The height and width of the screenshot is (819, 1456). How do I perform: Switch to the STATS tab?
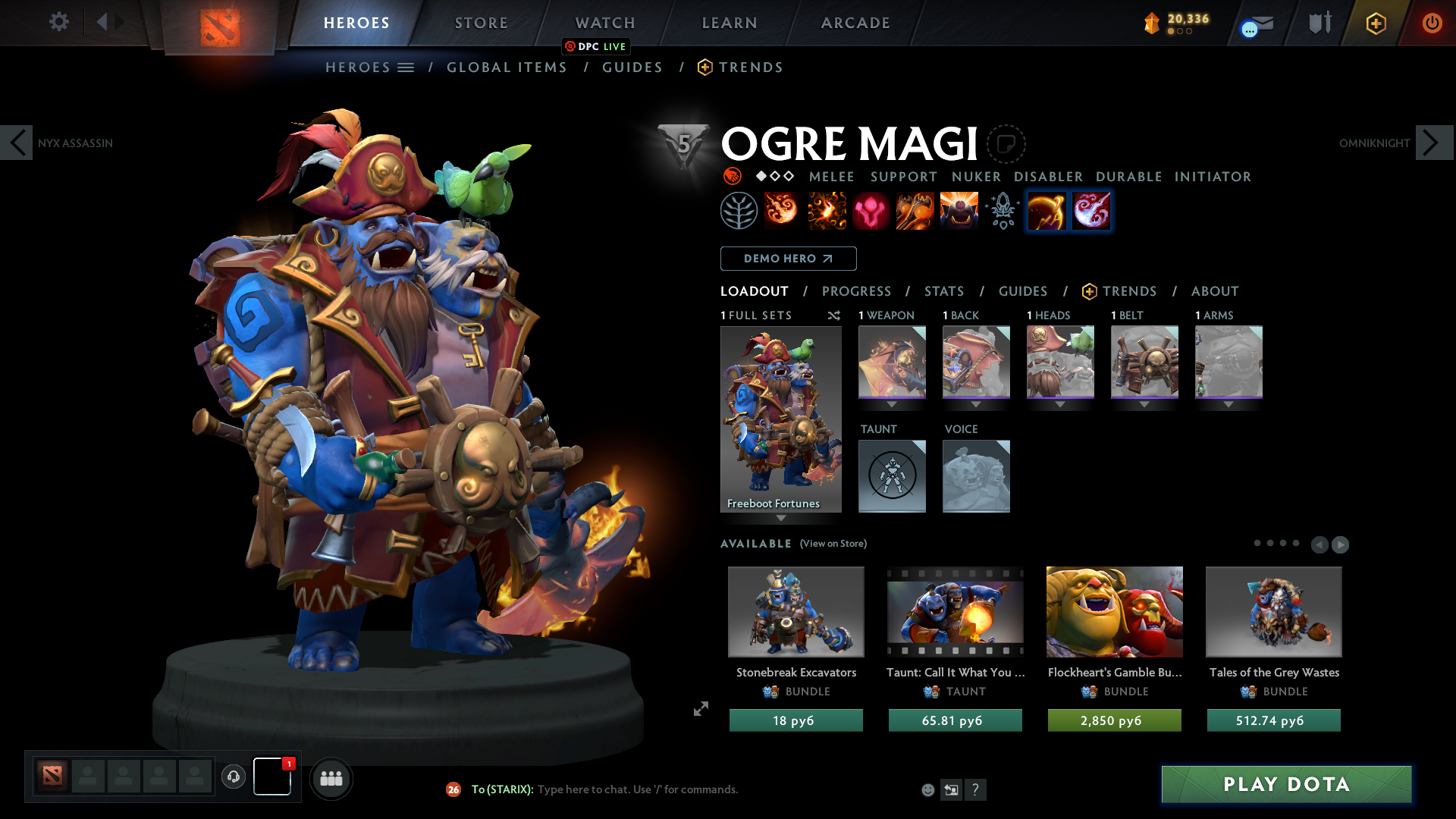pyautogui.click(x=944, y=291)
